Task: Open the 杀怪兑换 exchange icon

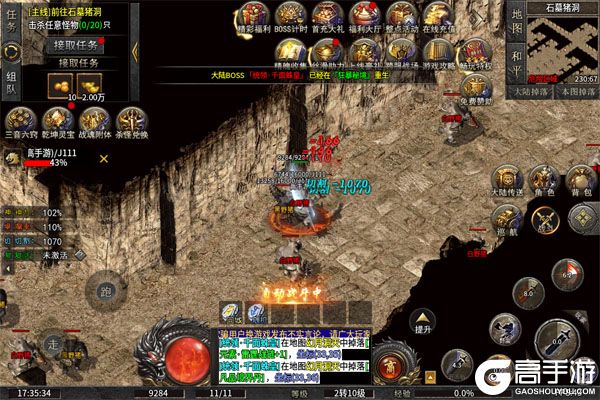Action: tap(130, 117)
